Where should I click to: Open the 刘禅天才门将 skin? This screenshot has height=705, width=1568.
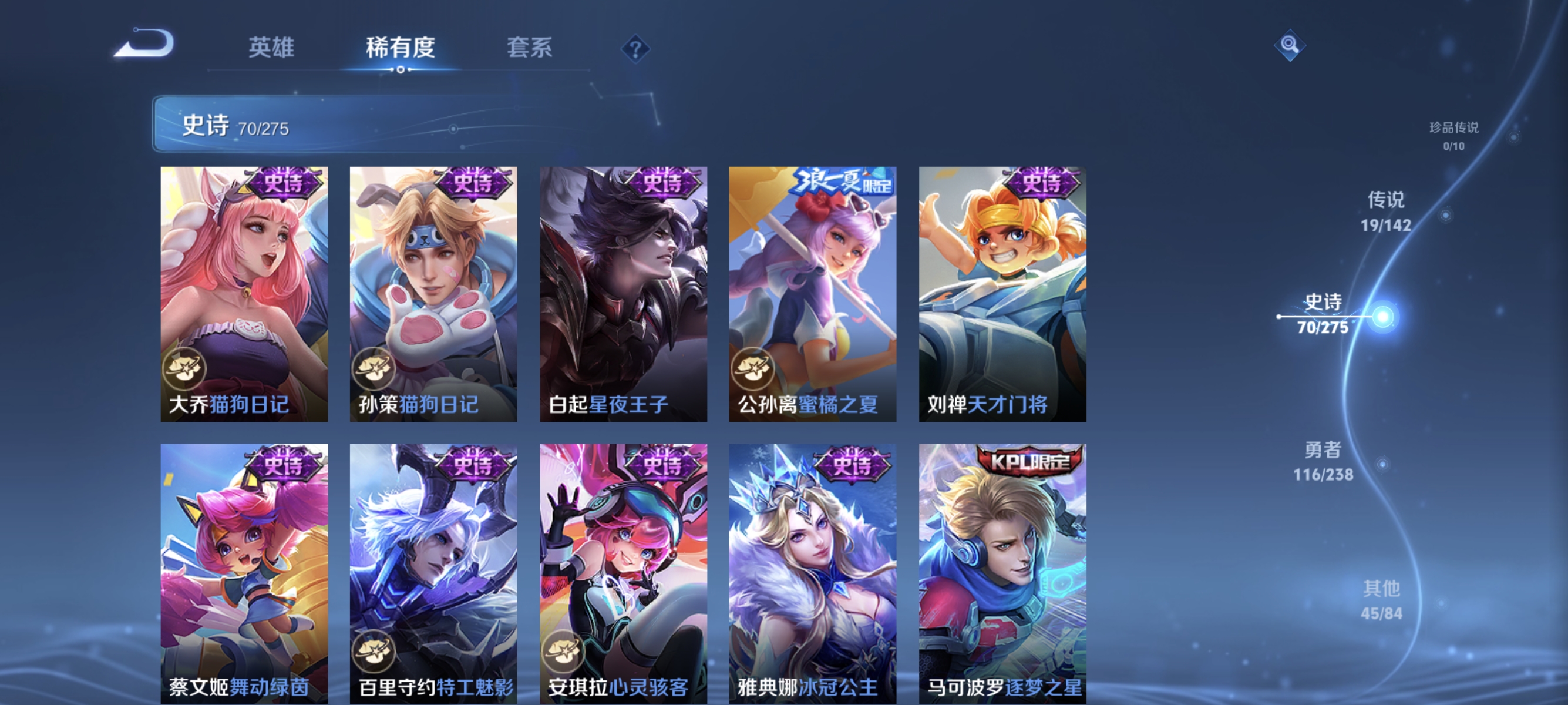[1001, 292]
